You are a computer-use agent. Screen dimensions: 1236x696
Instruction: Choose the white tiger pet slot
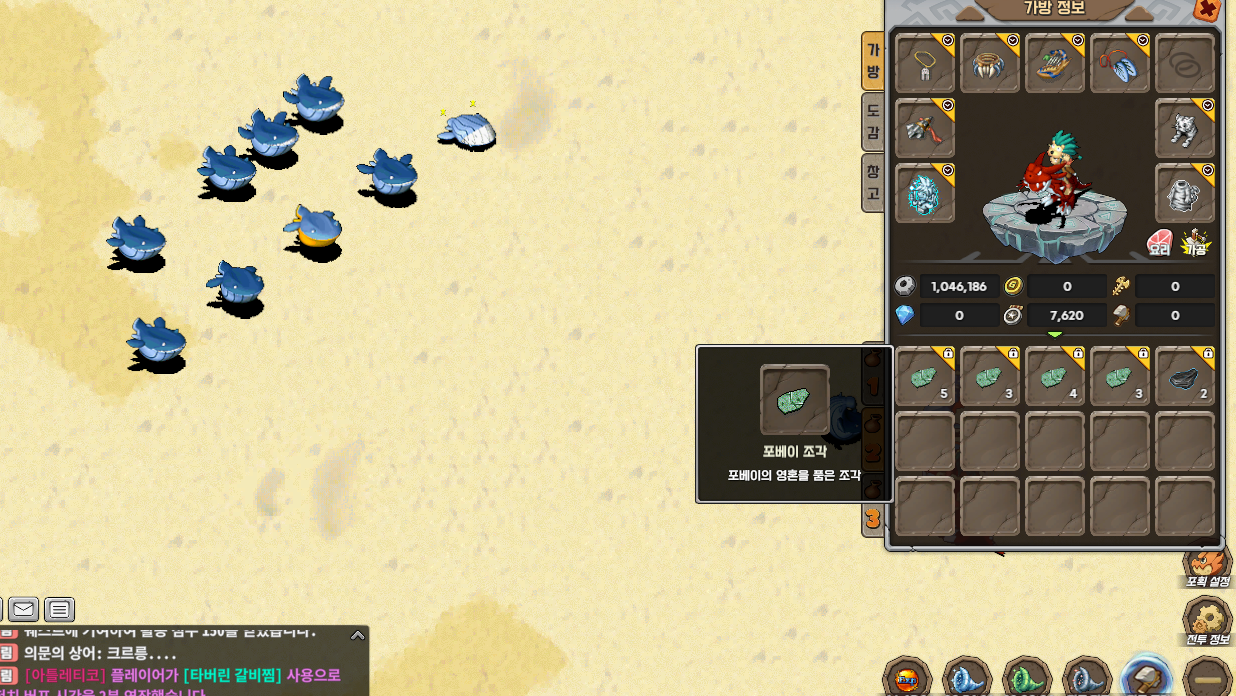click(x=1185, y=128)
